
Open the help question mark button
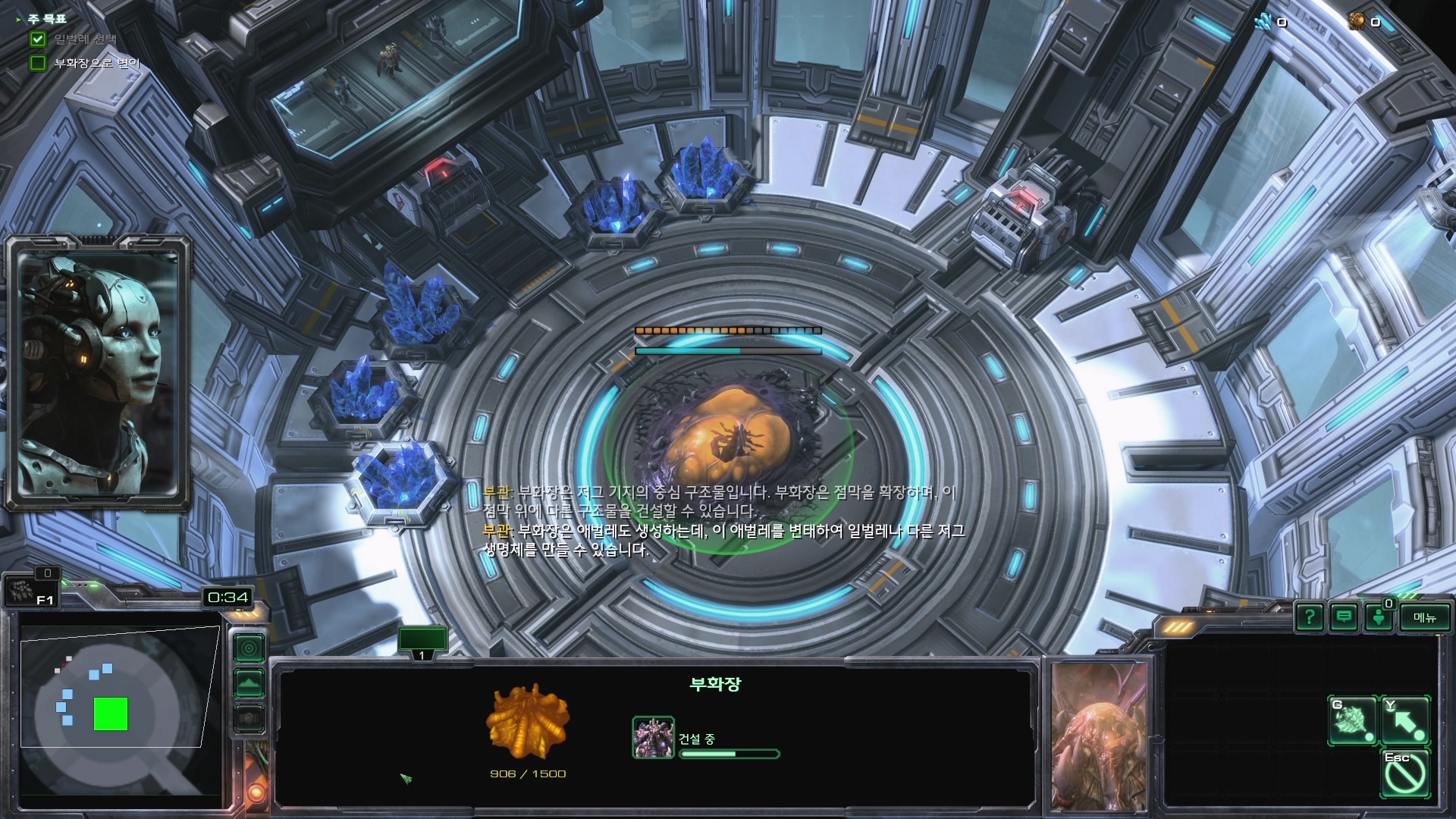1310,617
